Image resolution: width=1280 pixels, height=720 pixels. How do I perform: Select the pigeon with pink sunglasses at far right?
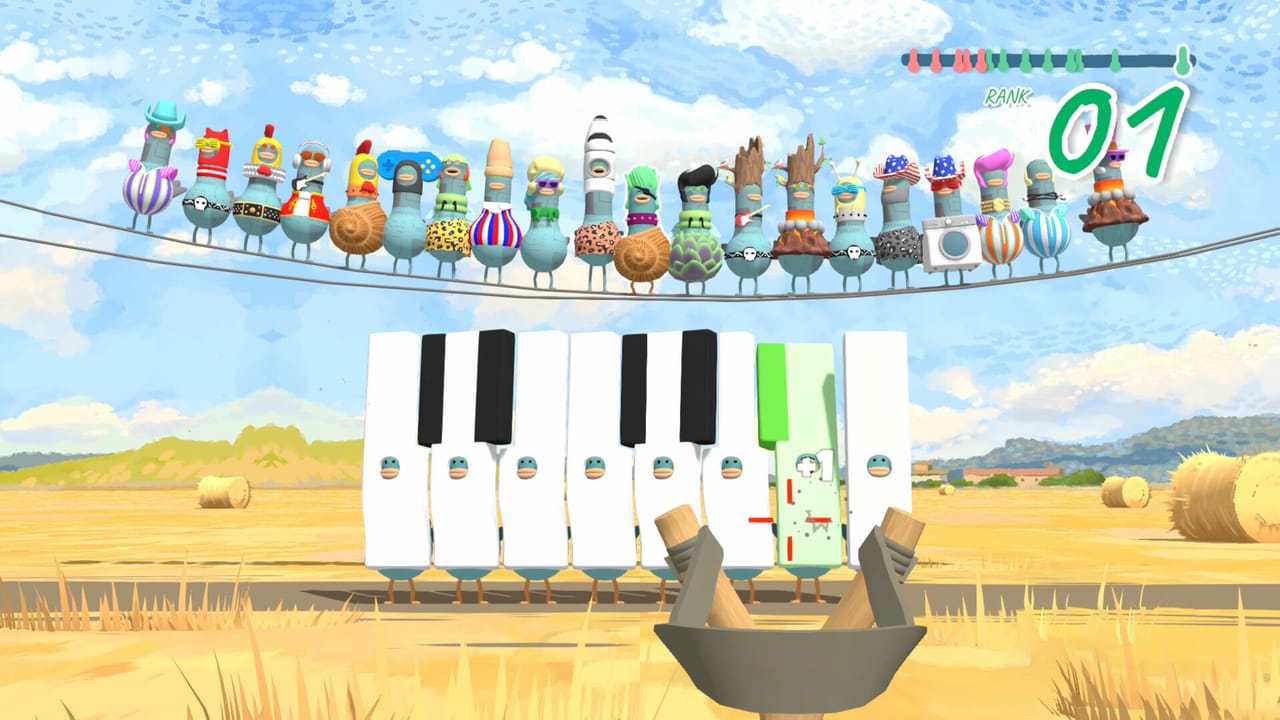pos(1118,160)
